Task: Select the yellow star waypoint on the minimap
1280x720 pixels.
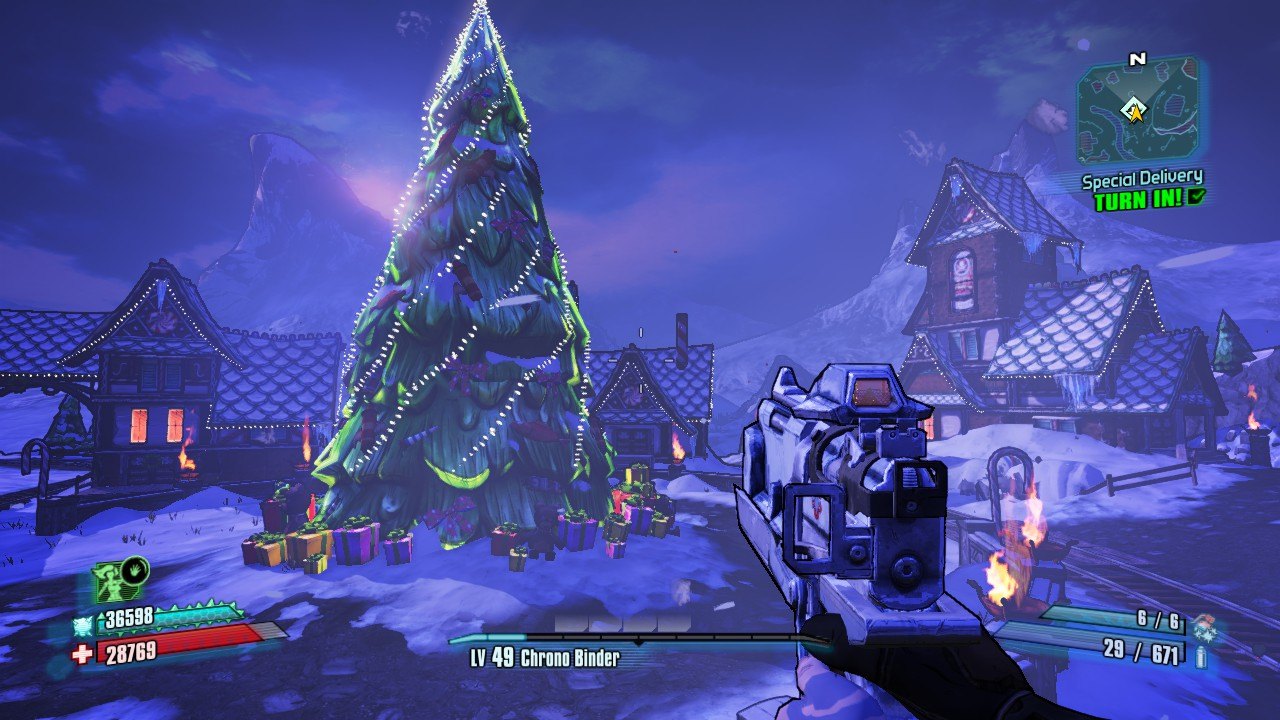Action: coord(1136,112)
